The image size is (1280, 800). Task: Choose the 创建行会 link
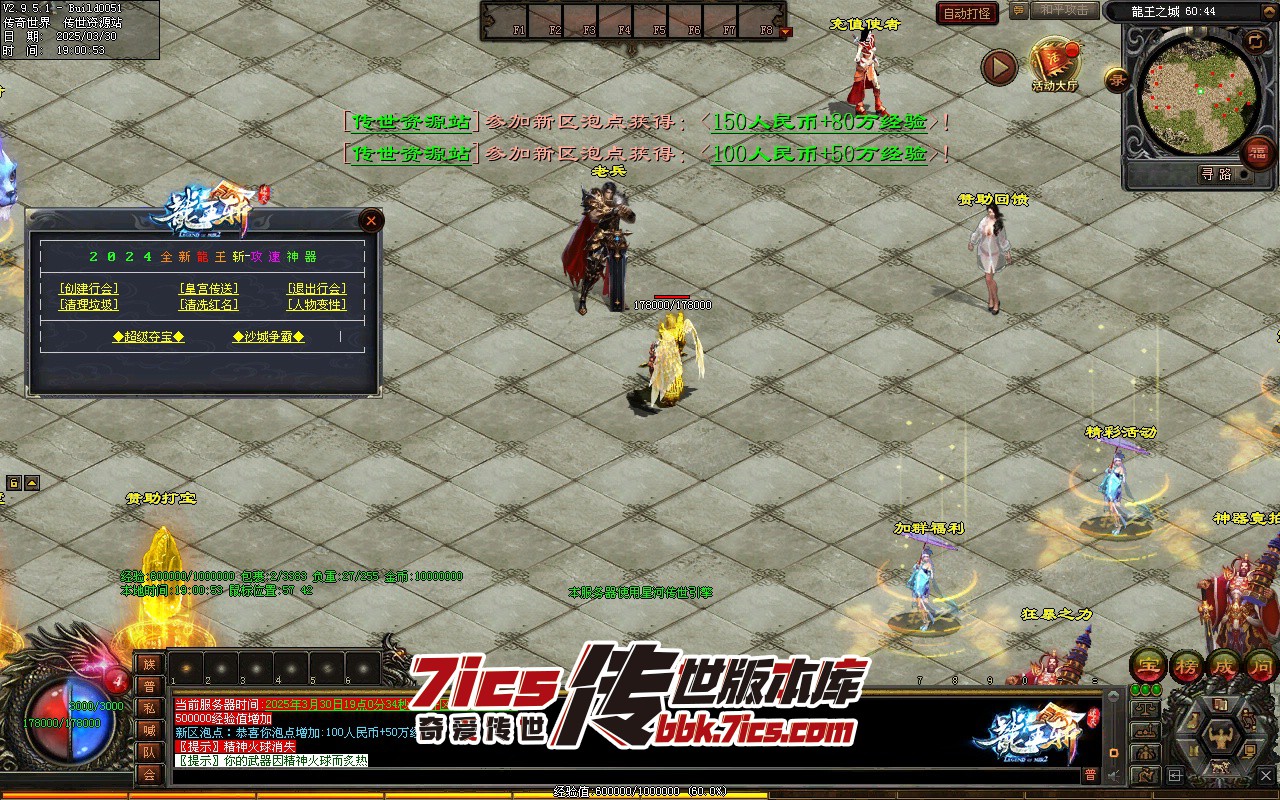click(x=89, y=289)
